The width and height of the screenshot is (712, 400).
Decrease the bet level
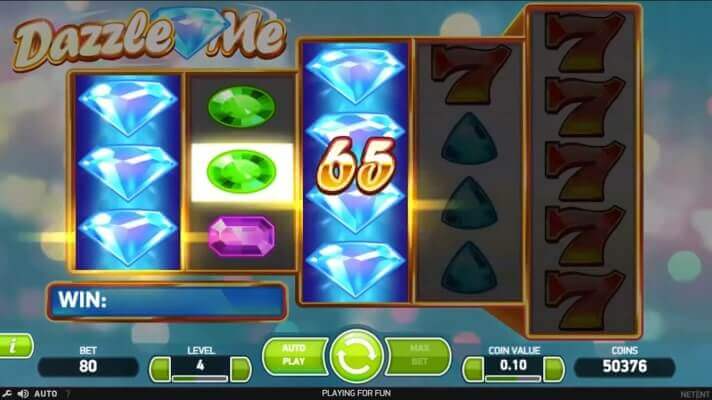[160, 369]
